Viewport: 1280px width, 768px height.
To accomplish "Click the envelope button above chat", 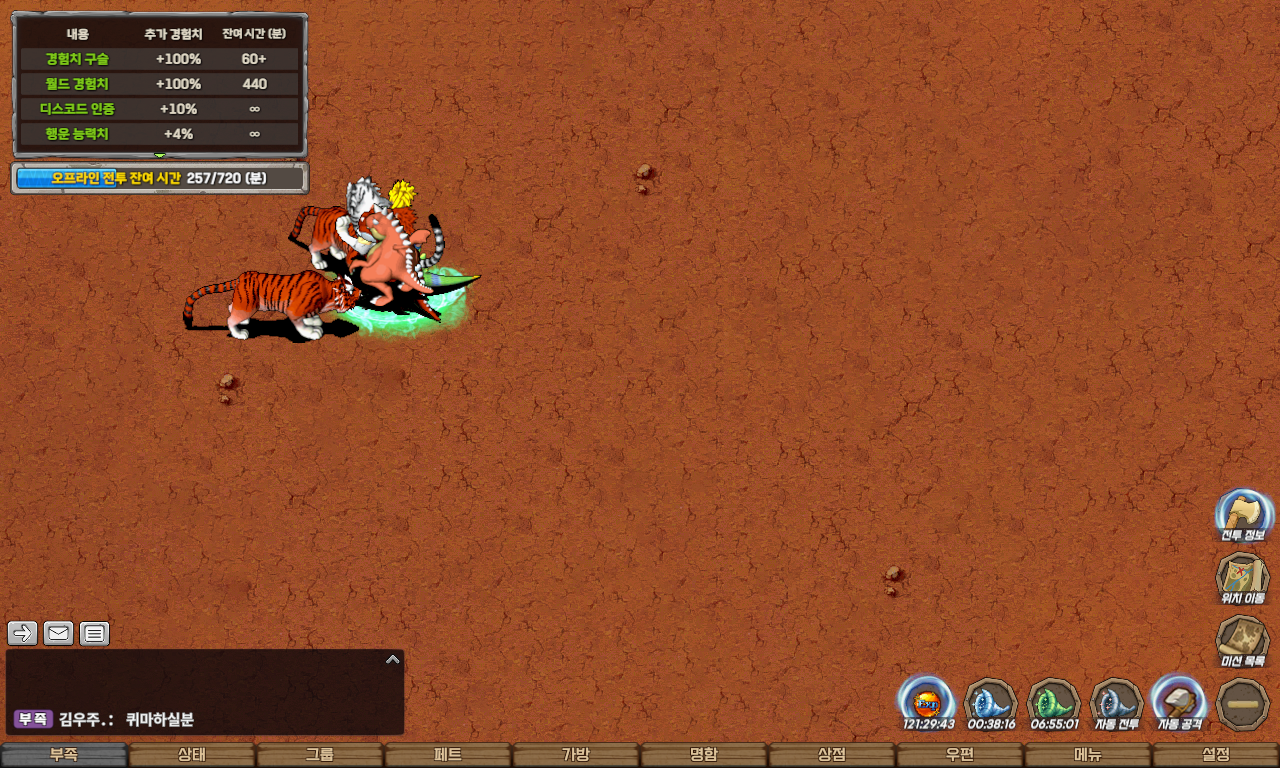I will 58,633.
